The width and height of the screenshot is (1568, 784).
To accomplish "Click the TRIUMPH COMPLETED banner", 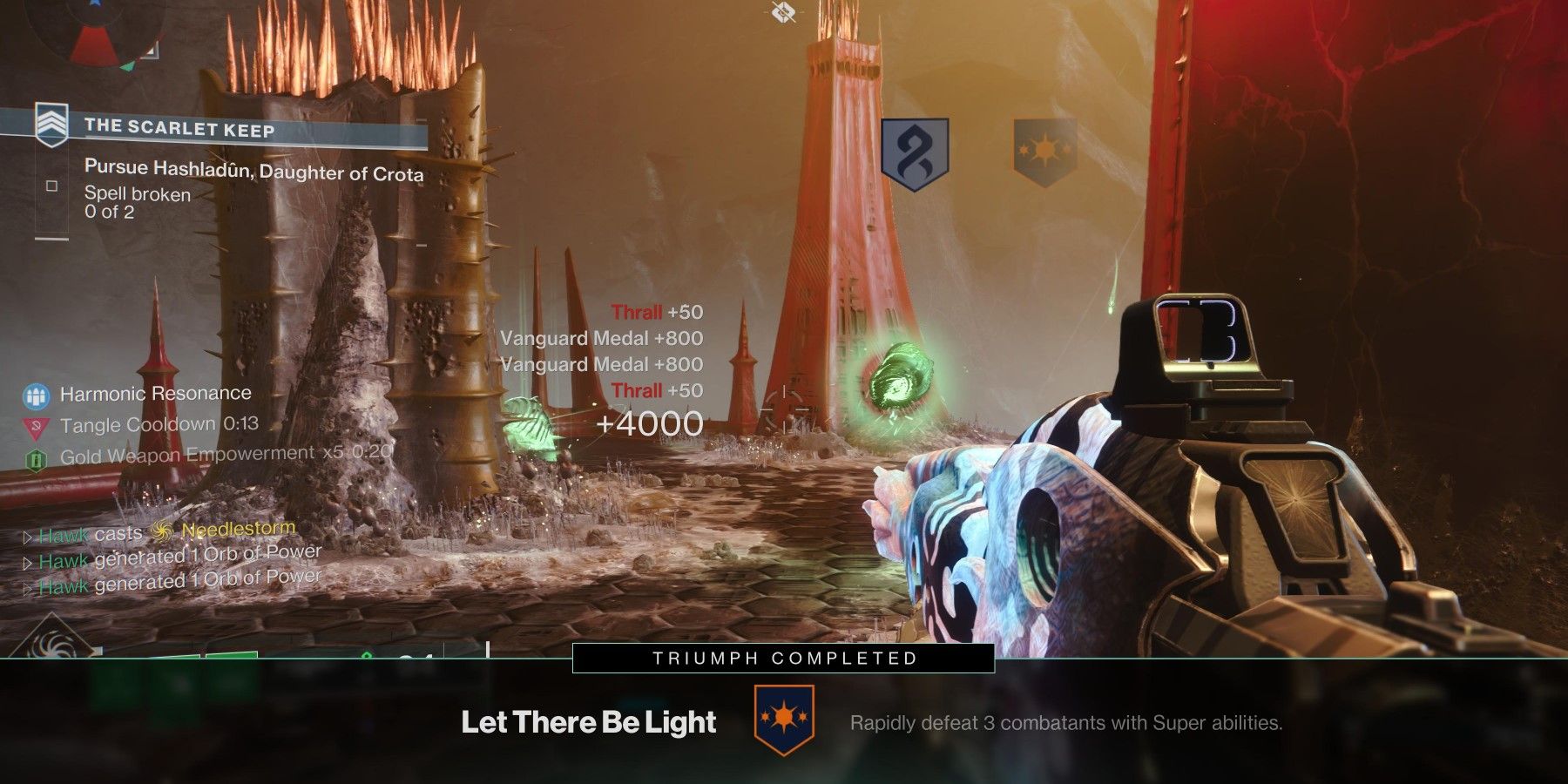I will (782, 659).
